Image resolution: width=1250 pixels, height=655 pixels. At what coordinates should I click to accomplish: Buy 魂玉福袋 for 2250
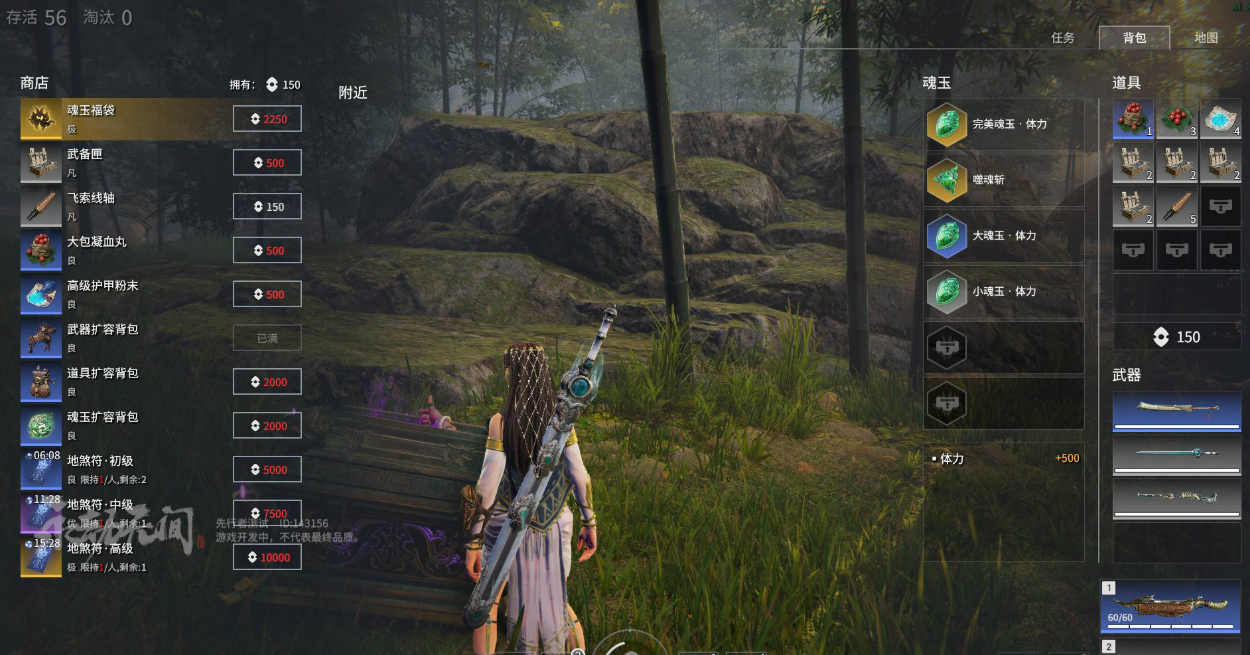pyautogui.click(x=267, y=119)
